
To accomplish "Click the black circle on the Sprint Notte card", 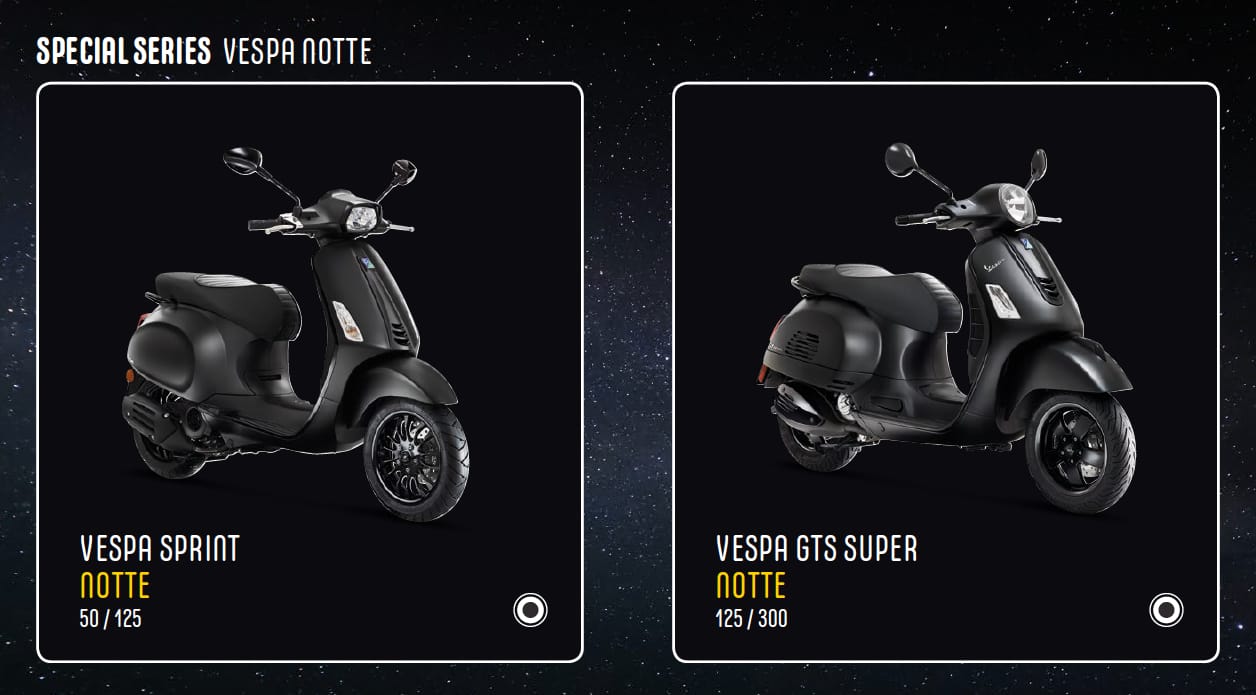I will pos(530,609).
